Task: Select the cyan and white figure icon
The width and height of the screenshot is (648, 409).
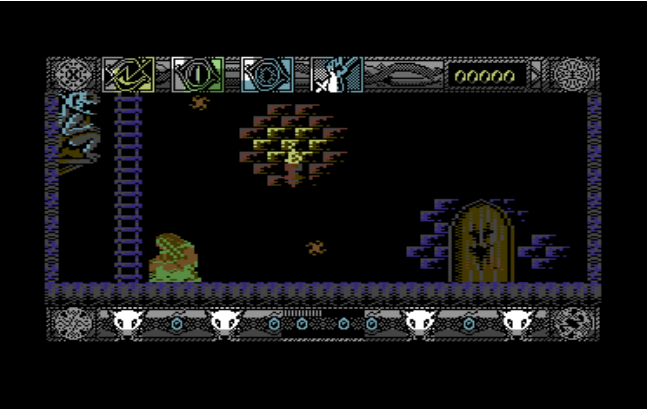Action: [336, 75]
